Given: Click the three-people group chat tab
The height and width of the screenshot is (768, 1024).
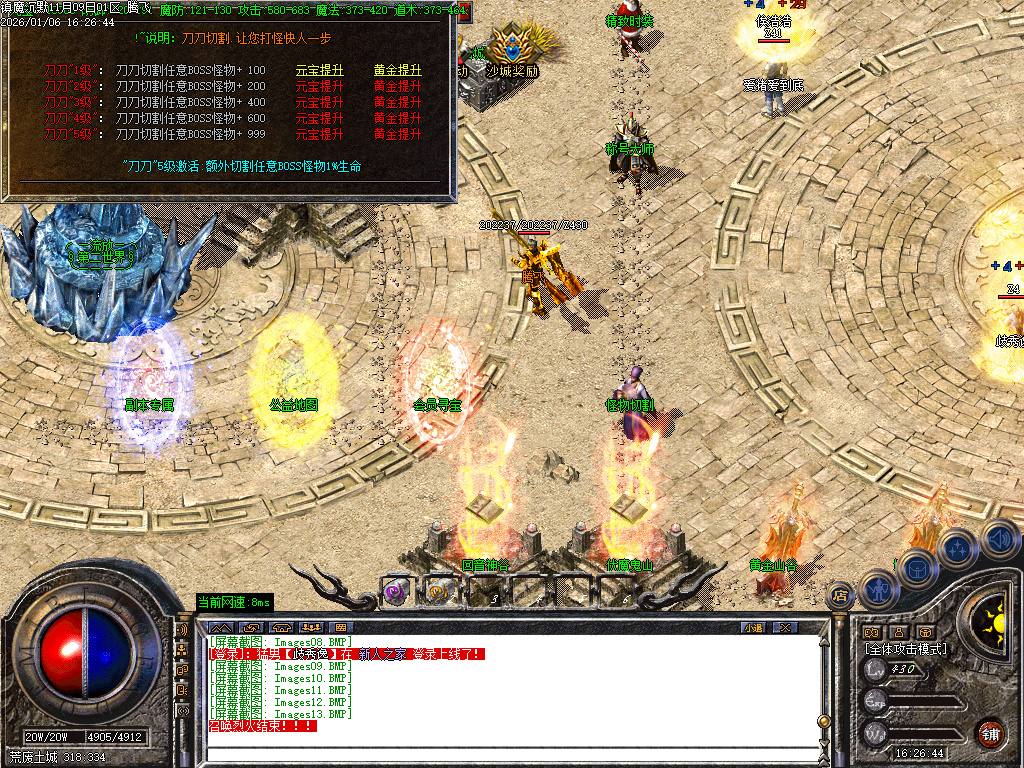Looking at the screenshot, I should (x=311, y=627).
